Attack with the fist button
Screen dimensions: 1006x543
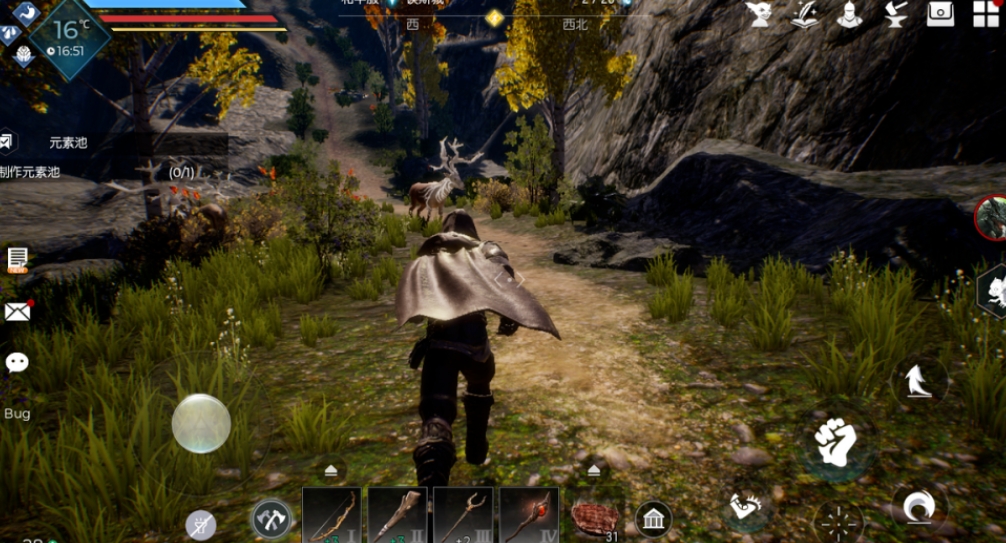[836, 441]
